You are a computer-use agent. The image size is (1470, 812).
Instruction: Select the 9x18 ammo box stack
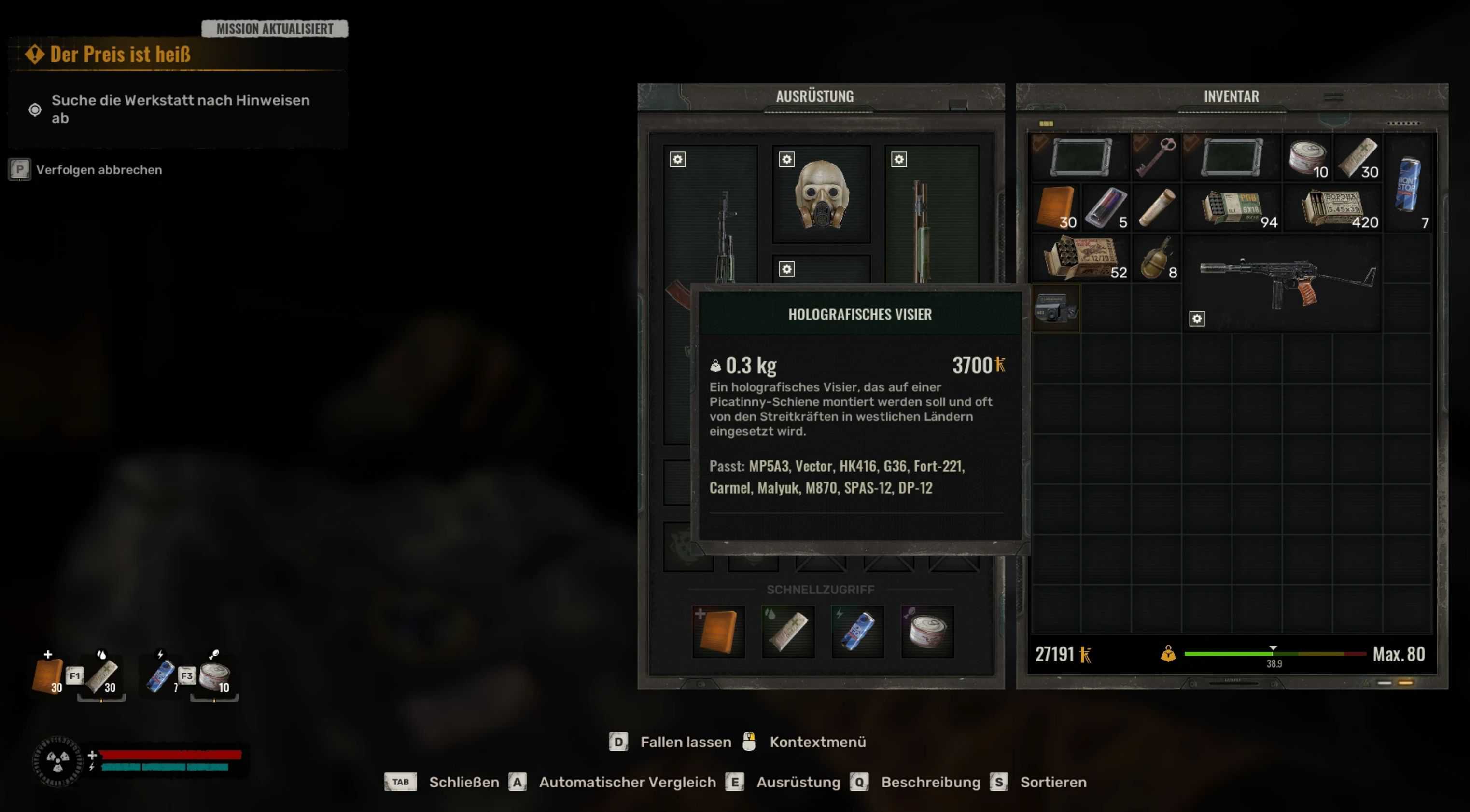coord(1232,207)
